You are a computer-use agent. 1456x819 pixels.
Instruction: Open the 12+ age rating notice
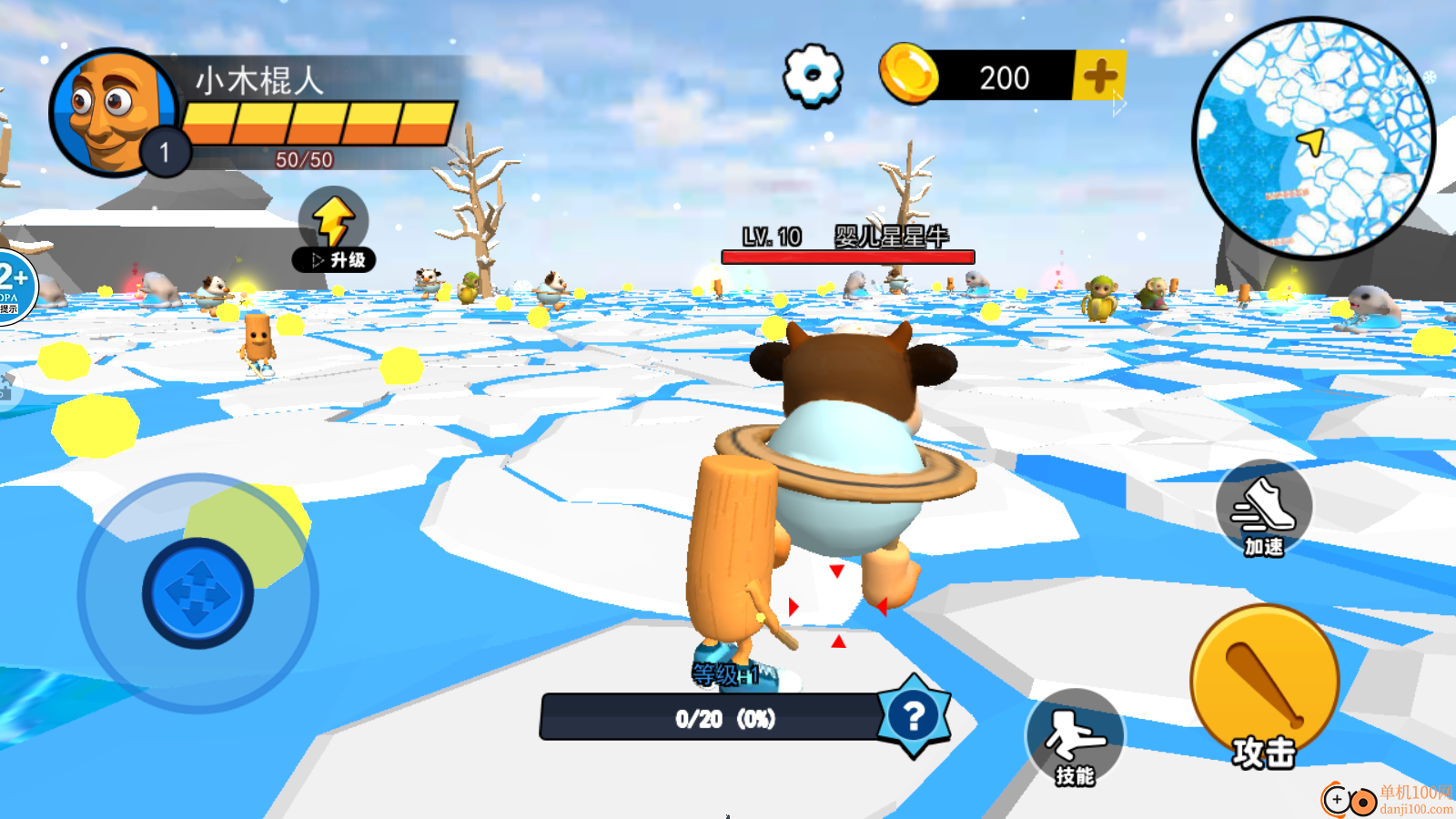coord(13,286)
